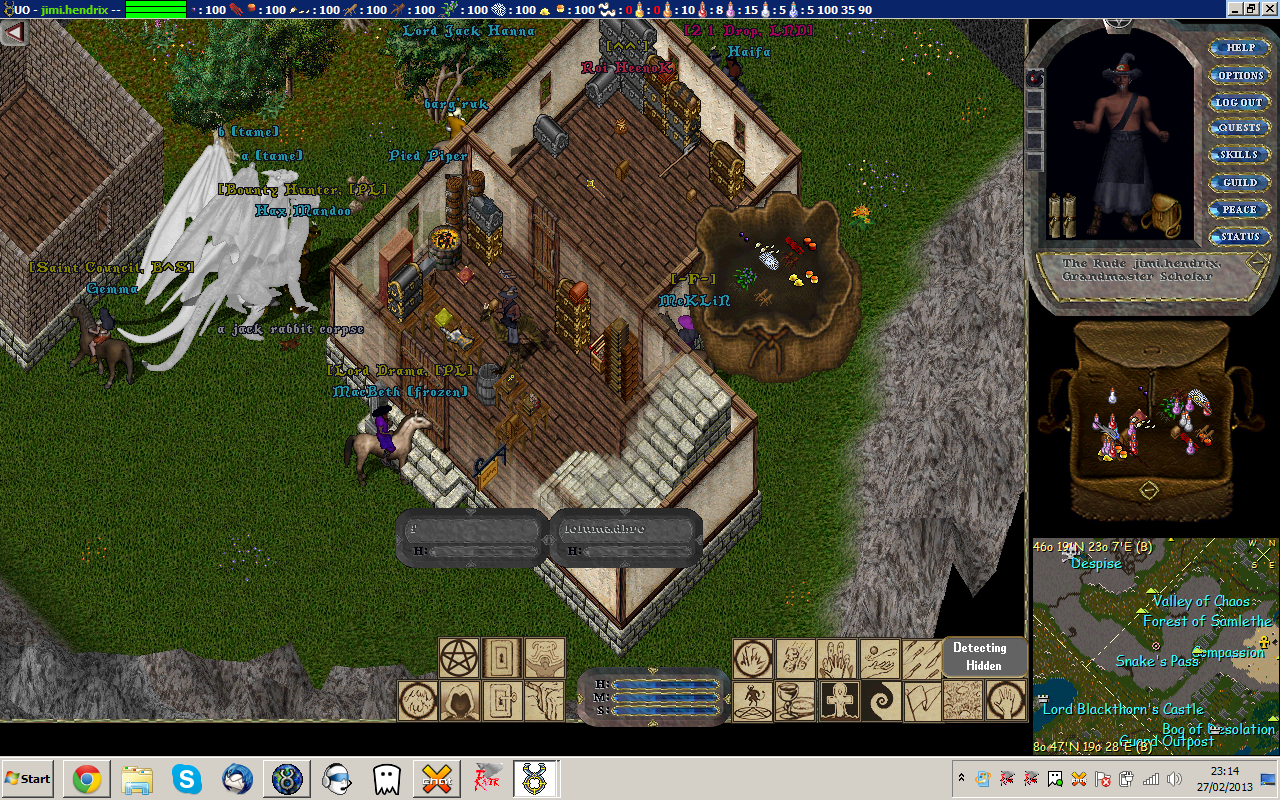Cast the chalice spell icon
Image resolution: width=1280 pixels, height=800 pixels.
click(795, 701)
